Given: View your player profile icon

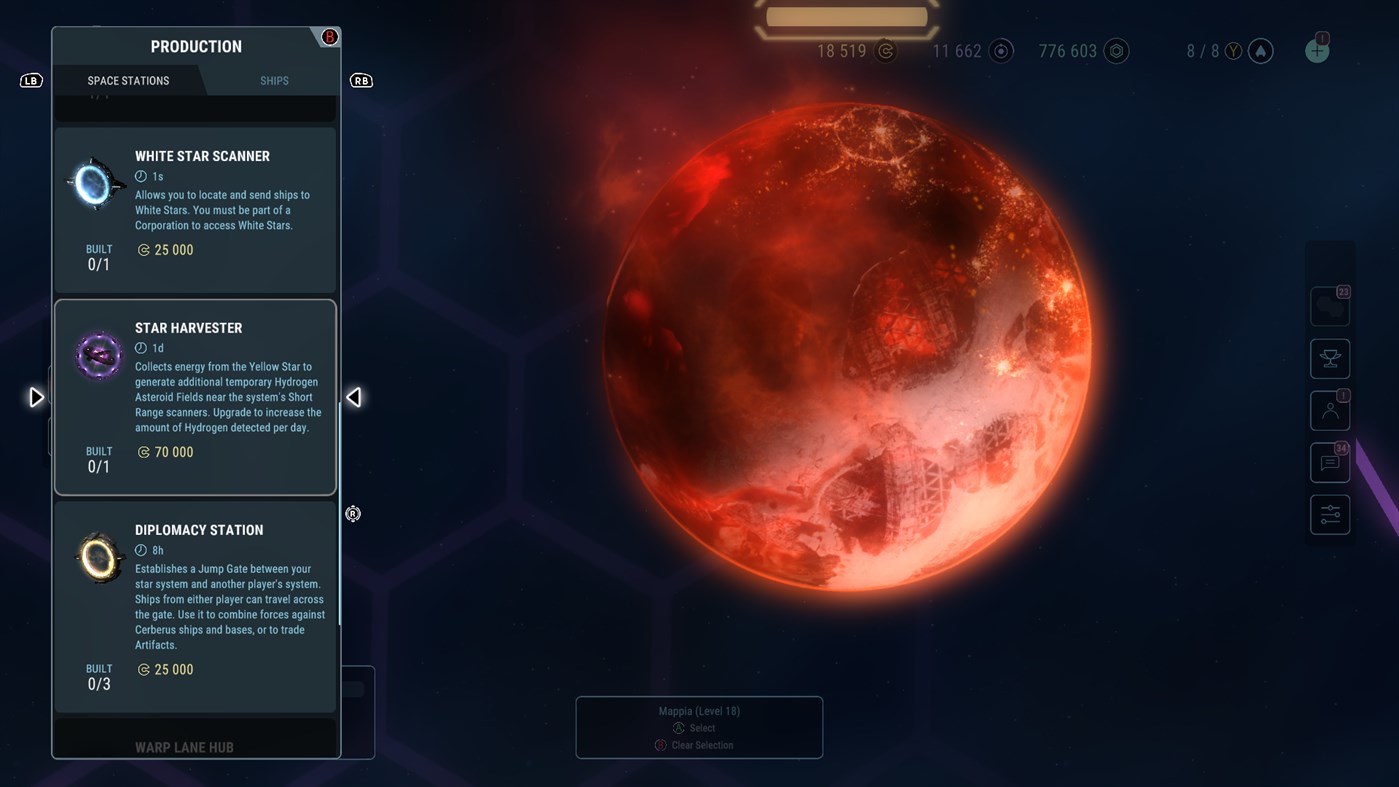Looking at the screenshot, I should click(x=1329, y=410).
